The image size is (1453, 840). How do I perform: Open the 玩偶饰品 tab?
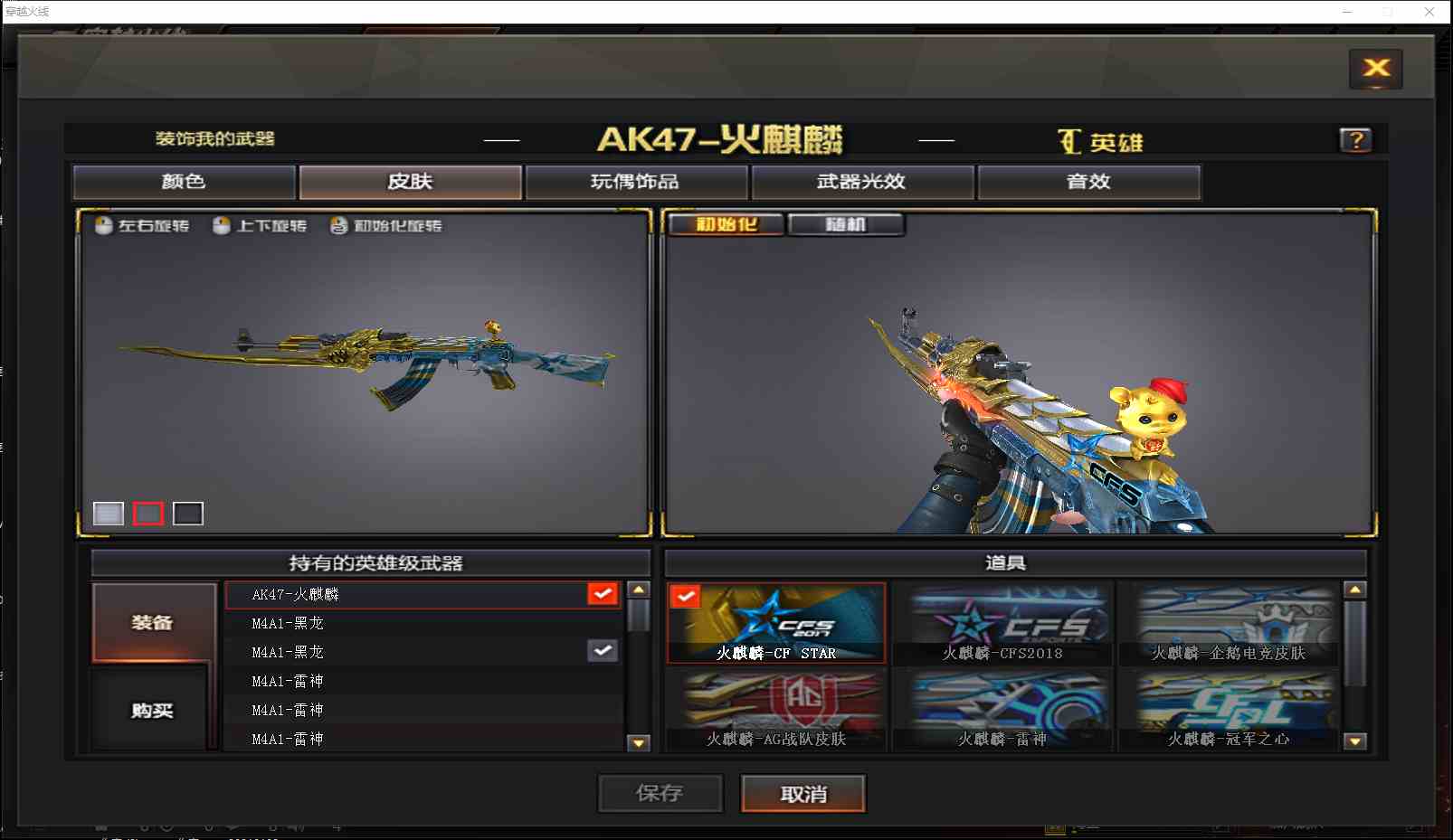(635, 182)
